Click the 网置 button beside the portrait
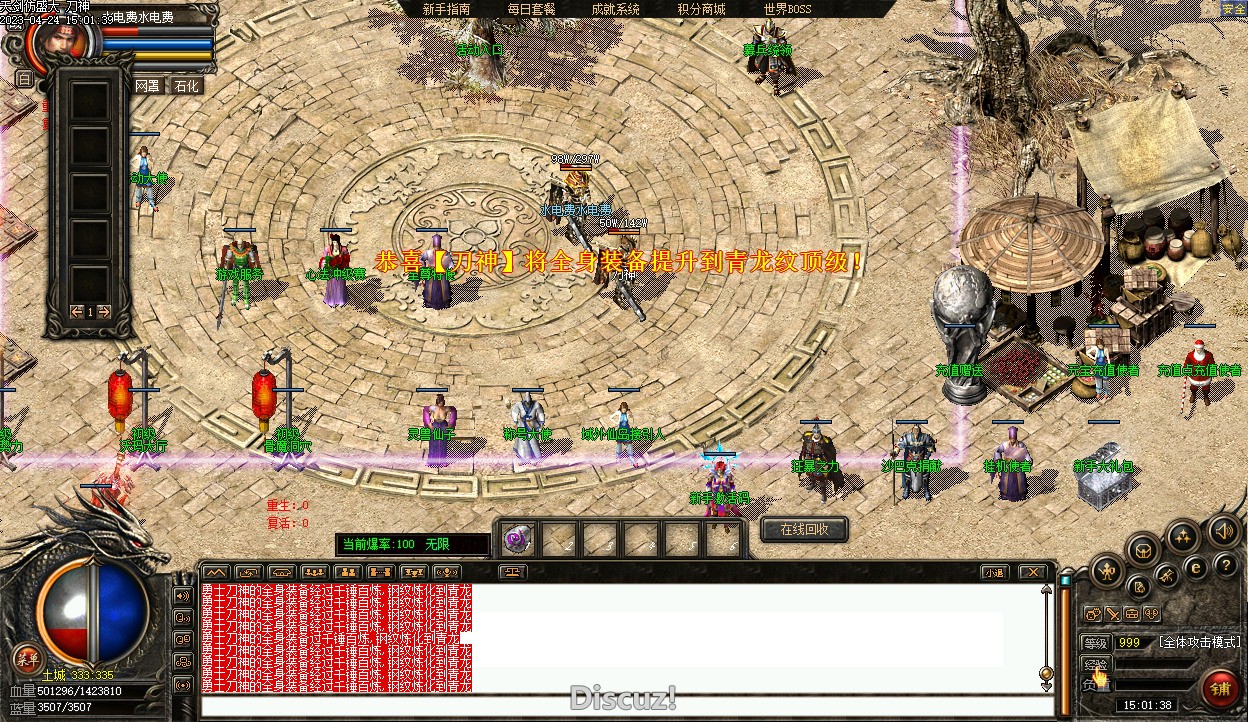 pos(148,86)
